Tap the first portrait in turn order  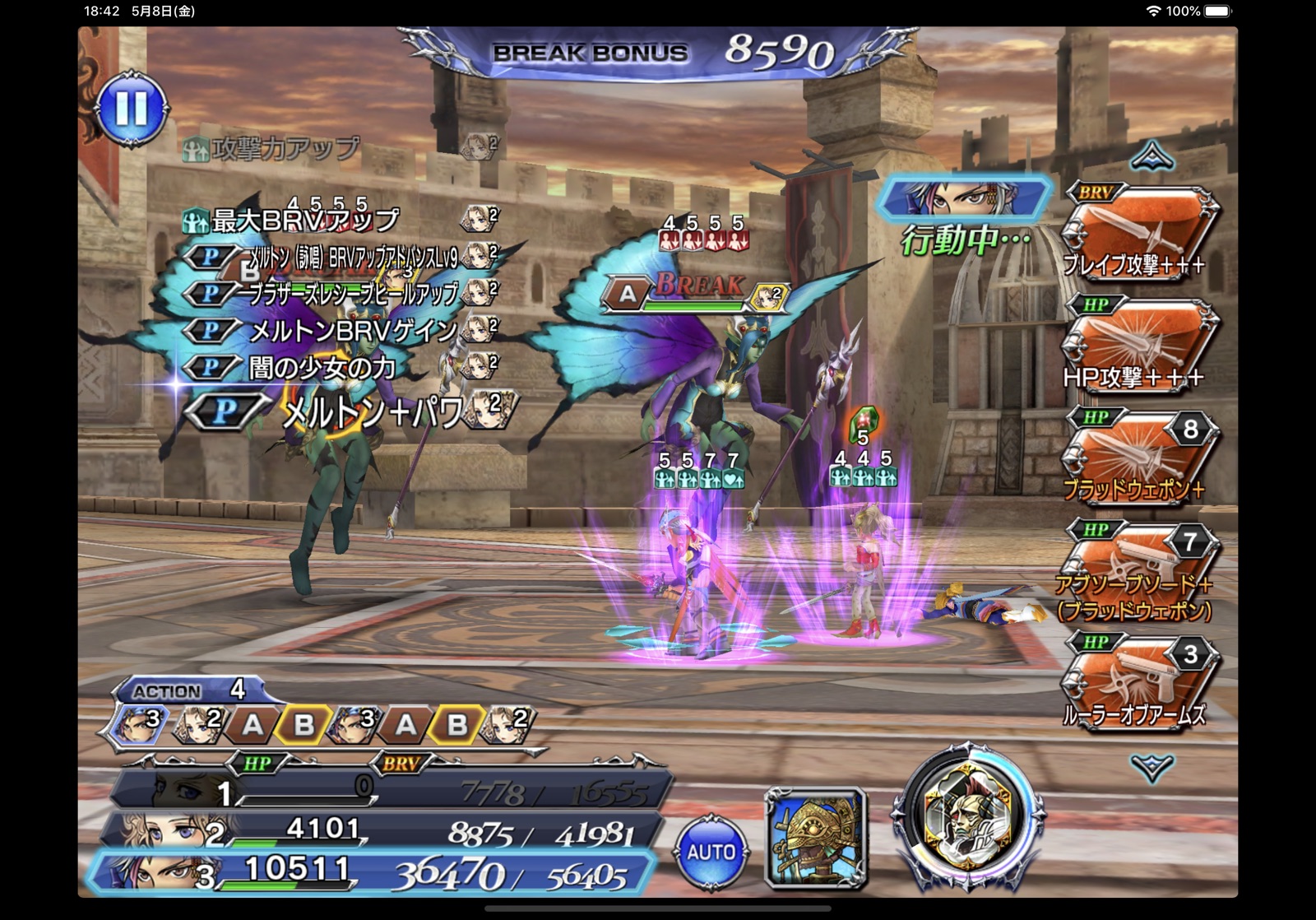[140, 723]
